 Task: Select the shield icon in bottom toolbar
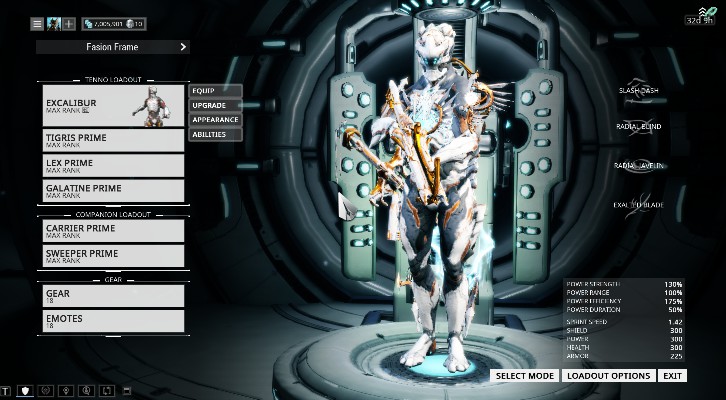(26, 390)
